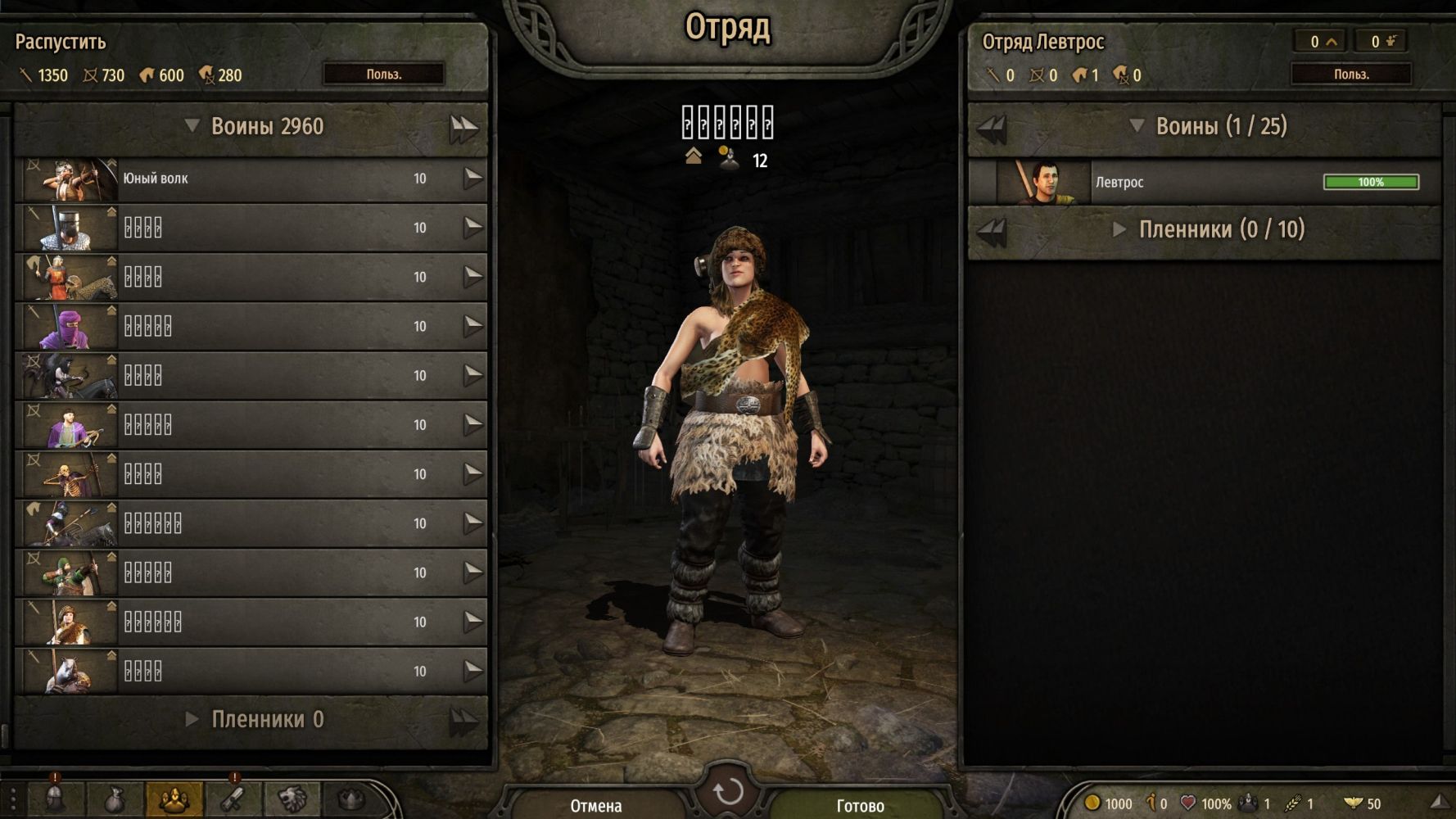Click the circular reset arrow button
Viewport: 1456px width, 819px height.
click(727, 792)
